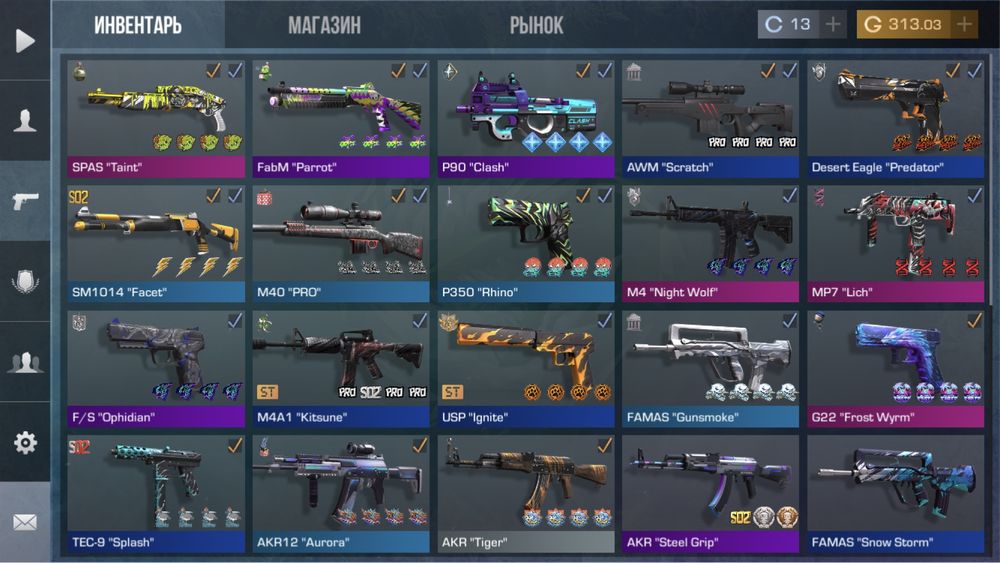Open the mail envelope icon
Screen dimensions: 1000x563
tap(25, 522)
